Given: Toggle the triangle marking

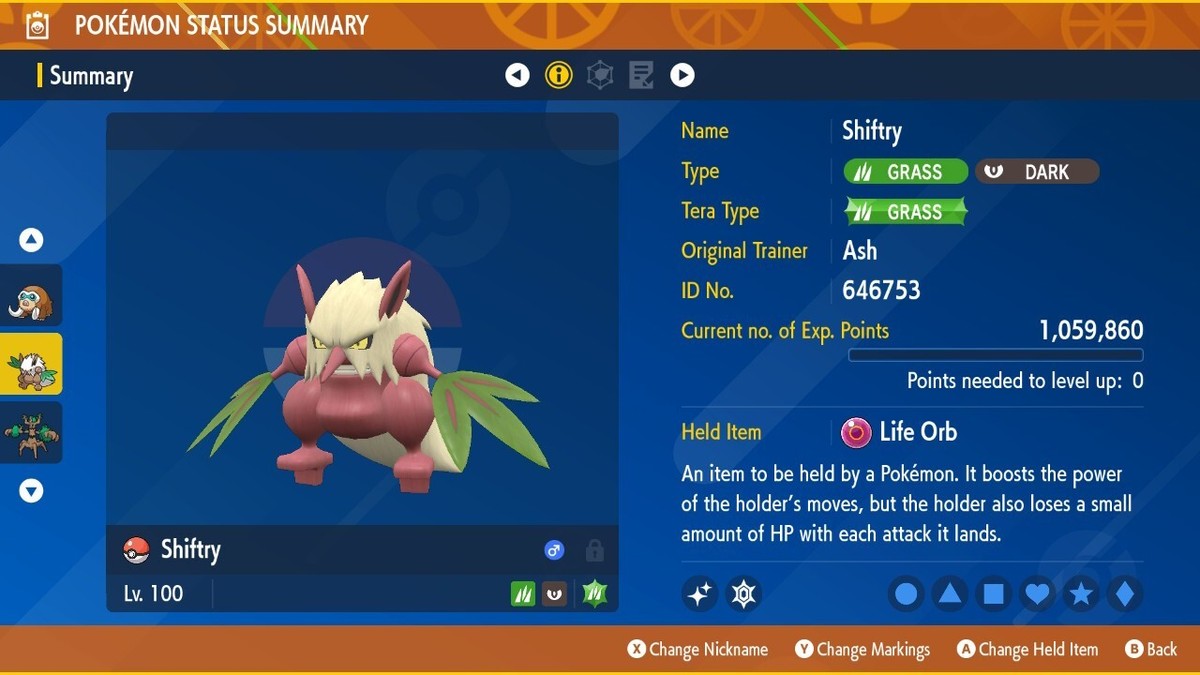Looking at the screenshot, I should coord(950,594).
